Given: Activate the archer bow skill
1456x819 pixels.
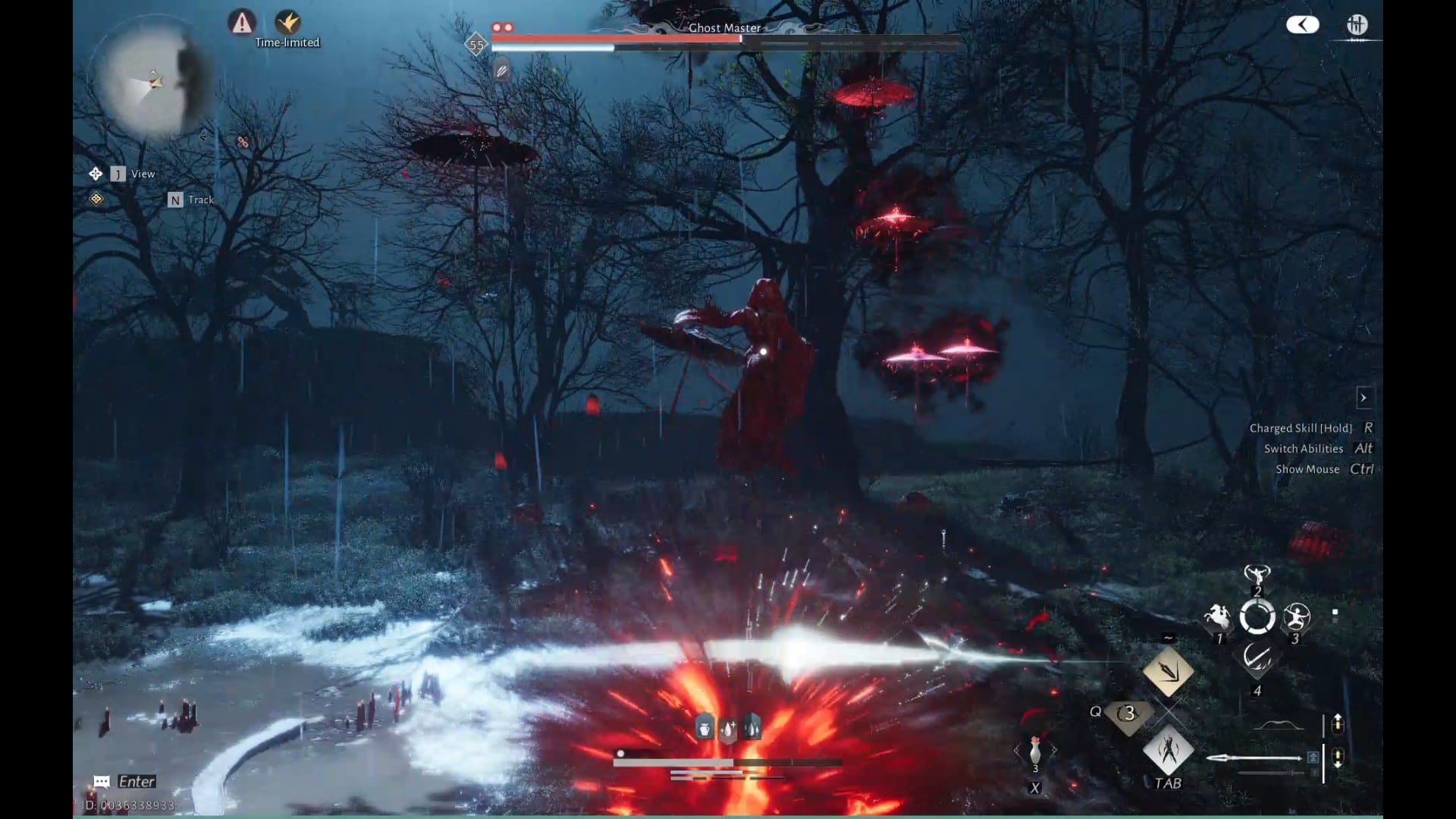Looking at the screenshot, I should 1296,617.
